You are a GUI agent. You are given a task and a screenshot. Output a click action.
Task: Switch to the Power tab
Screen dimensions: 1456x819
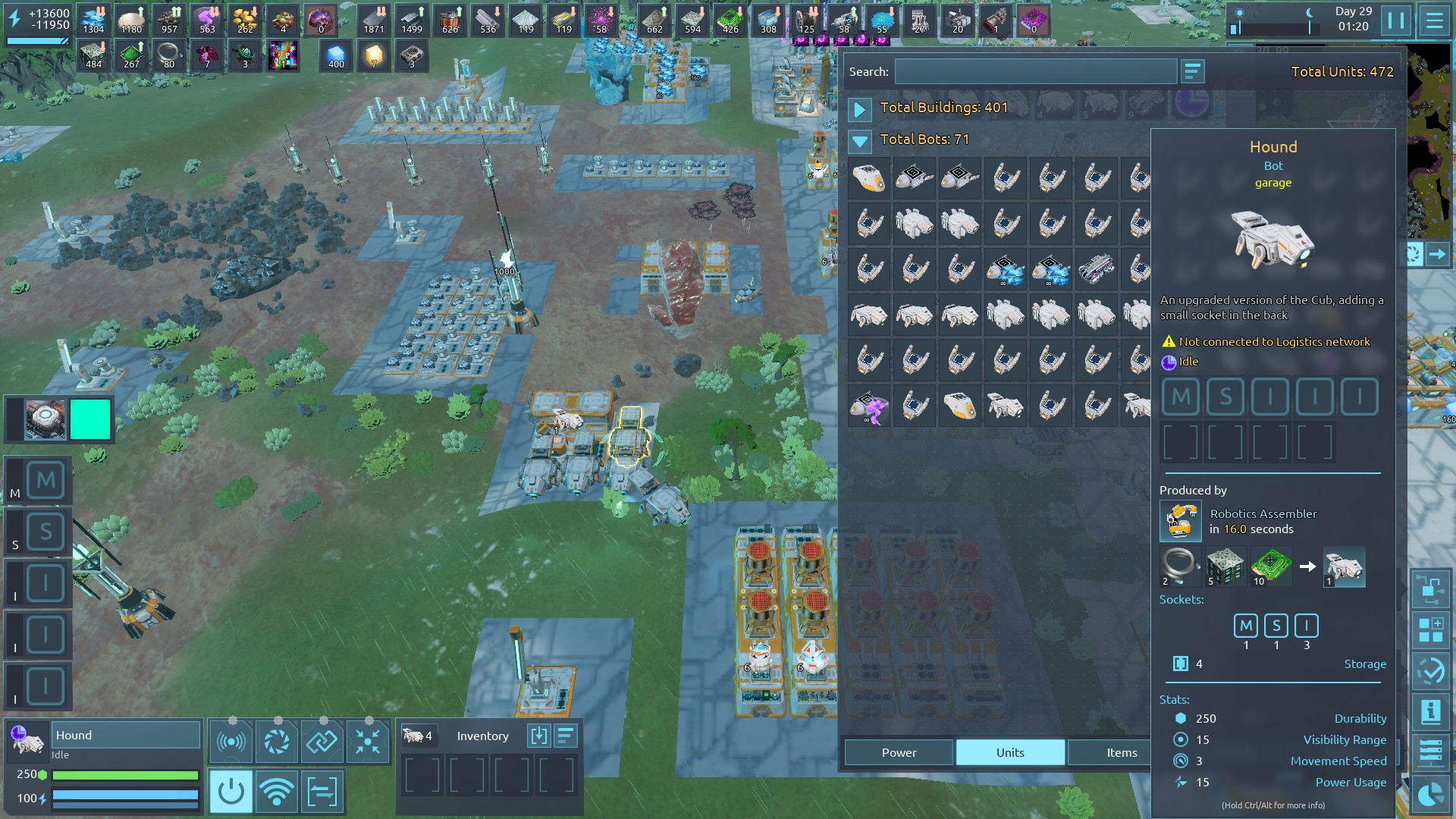pos(899,752)
